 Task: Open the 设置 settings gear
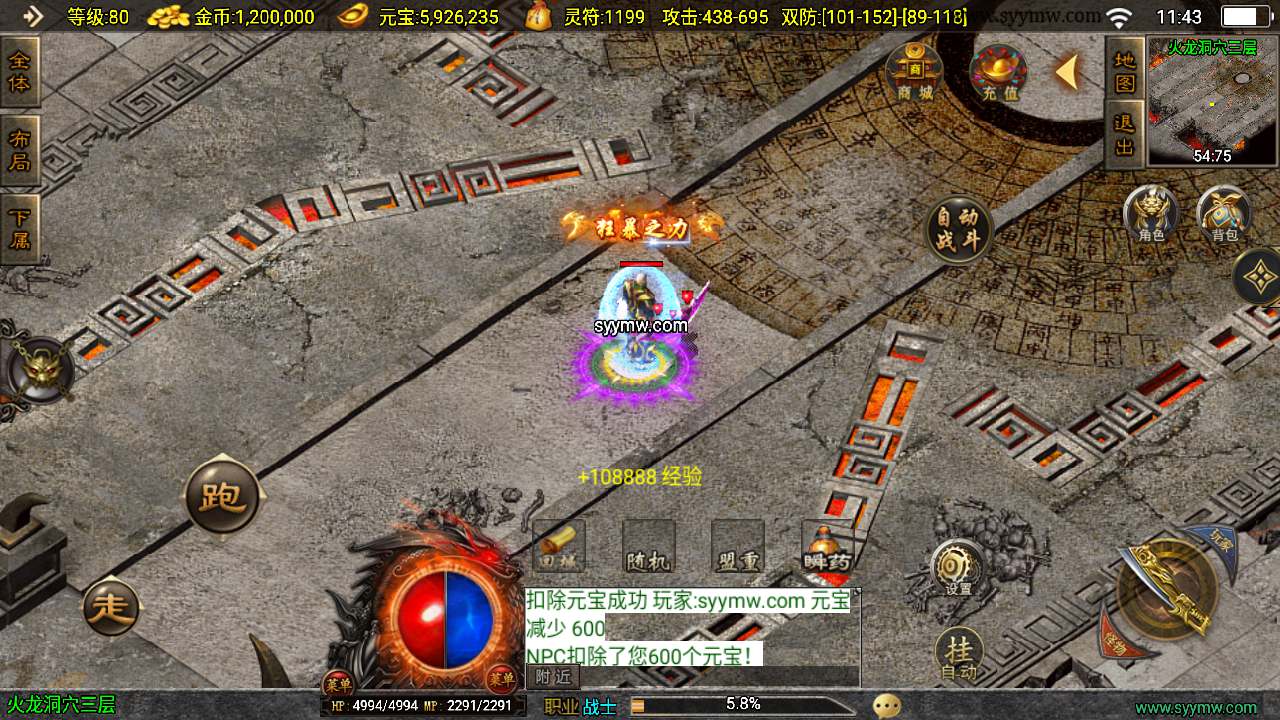click(958, 568)
